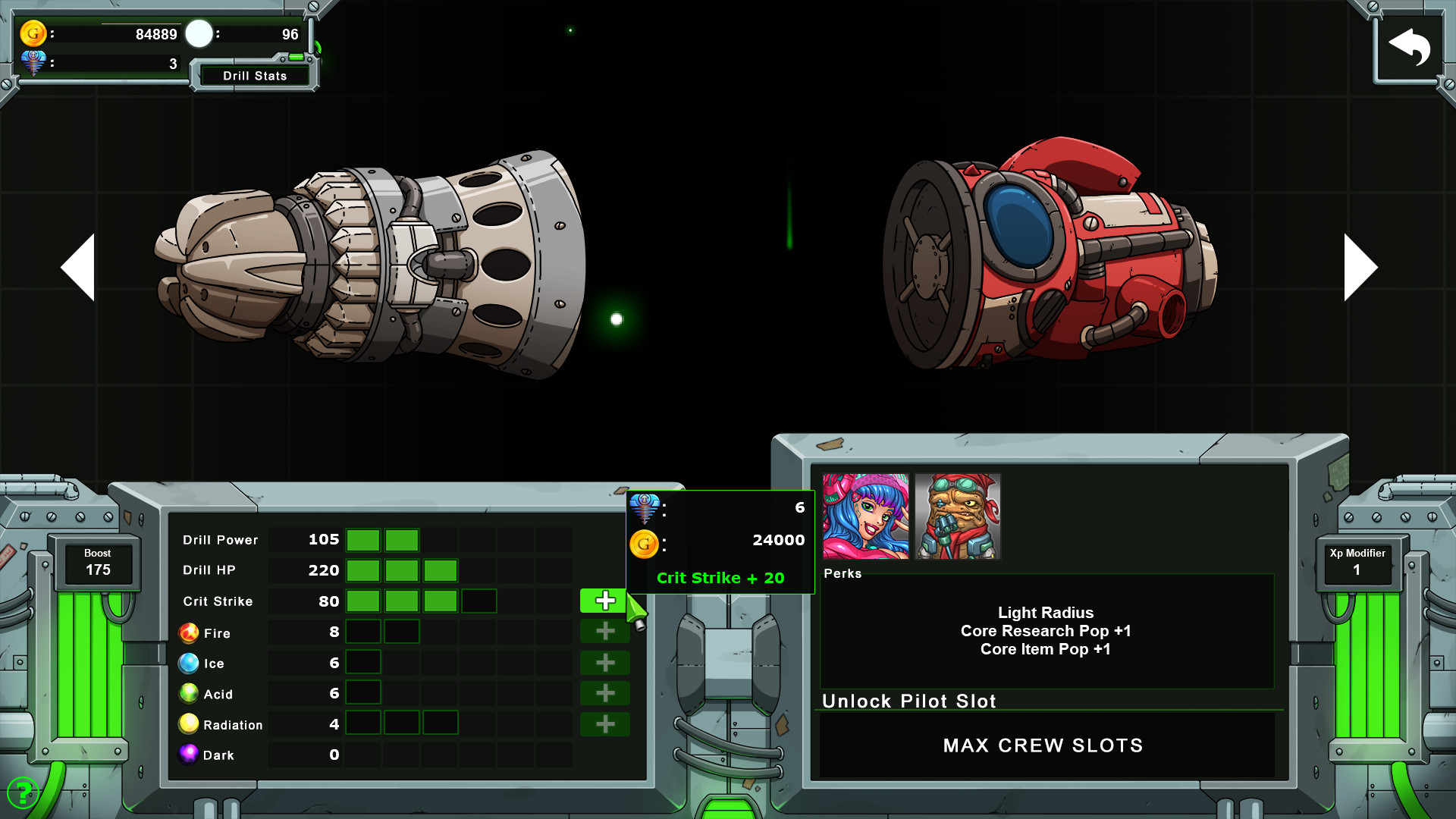Select the blue-haired pilot portrait
The width and height of the screenshot is (1456, 819).
click(864, 515)
